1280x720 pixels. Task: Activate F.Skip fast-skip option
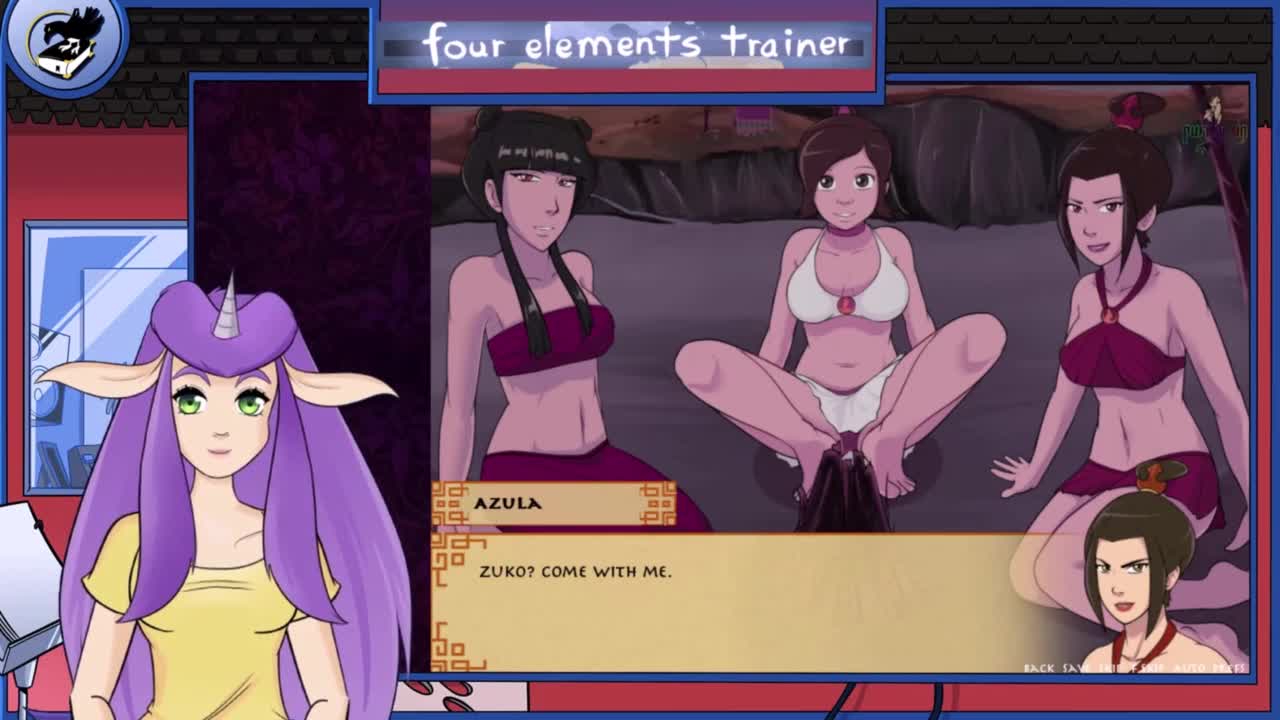[1147, 668]
